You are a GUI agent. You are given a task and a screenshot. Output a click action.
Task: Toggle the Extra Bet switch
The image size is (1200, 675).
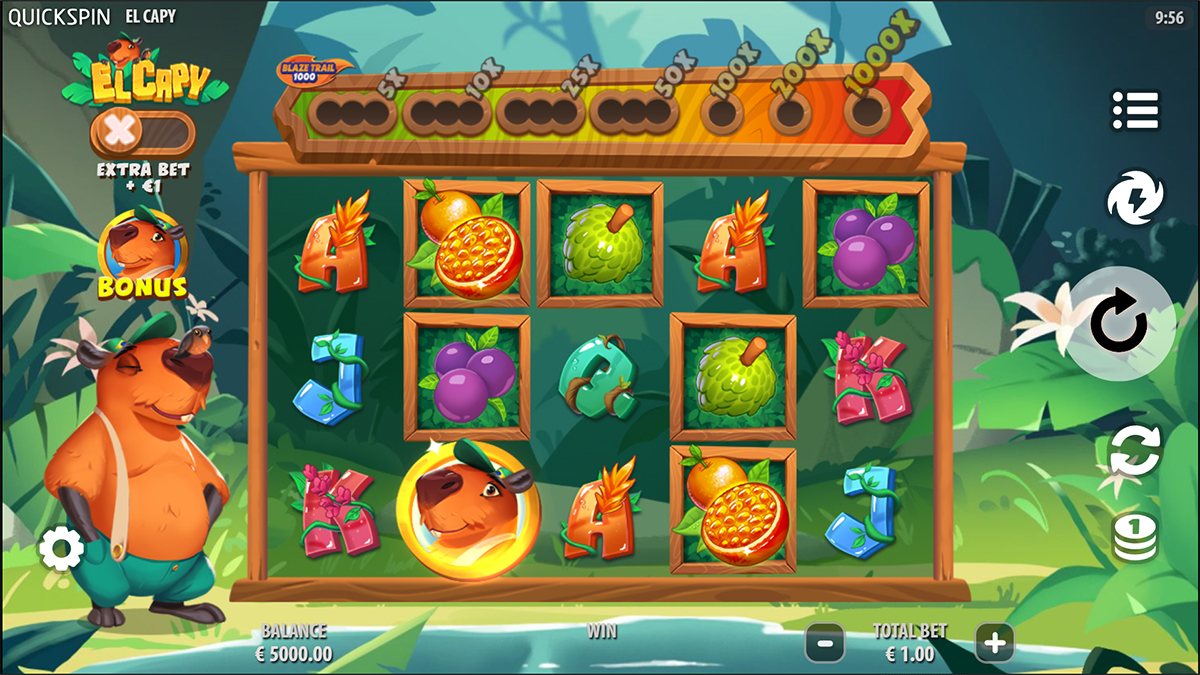click(x=142, y=131)
